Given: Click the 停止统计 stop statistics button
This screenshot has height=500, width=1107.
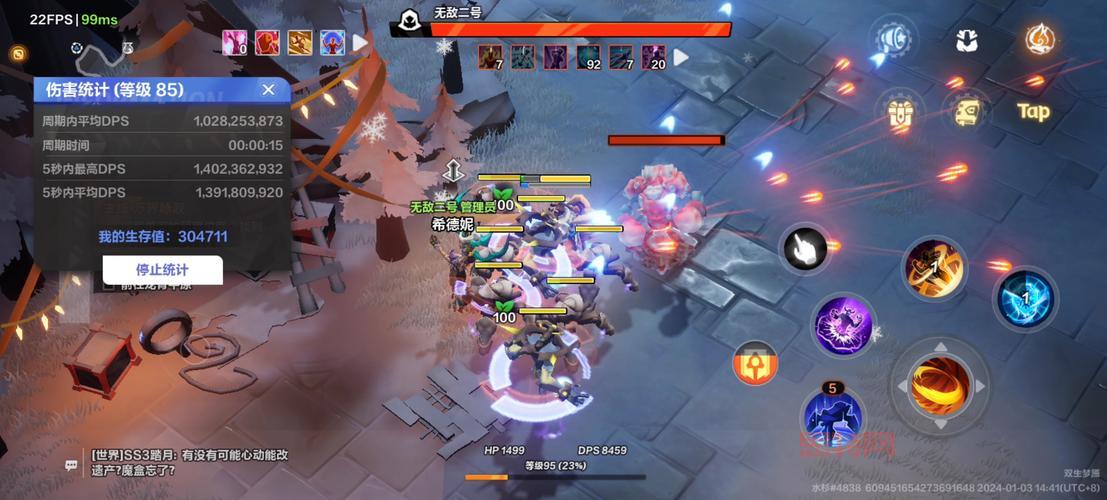Looking at the screenshot, I should (162, 269).
